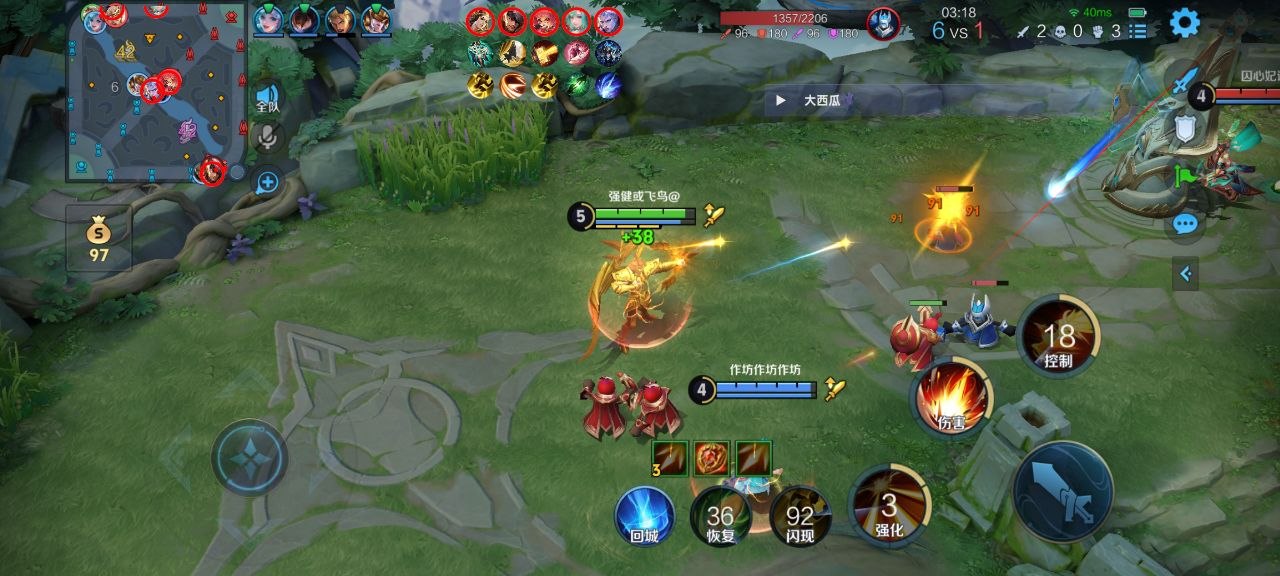Click the play arrow beside 大西瓜
Image resolution: width=1280 pixels, height=576 pixels.
(x=780, y=100)
